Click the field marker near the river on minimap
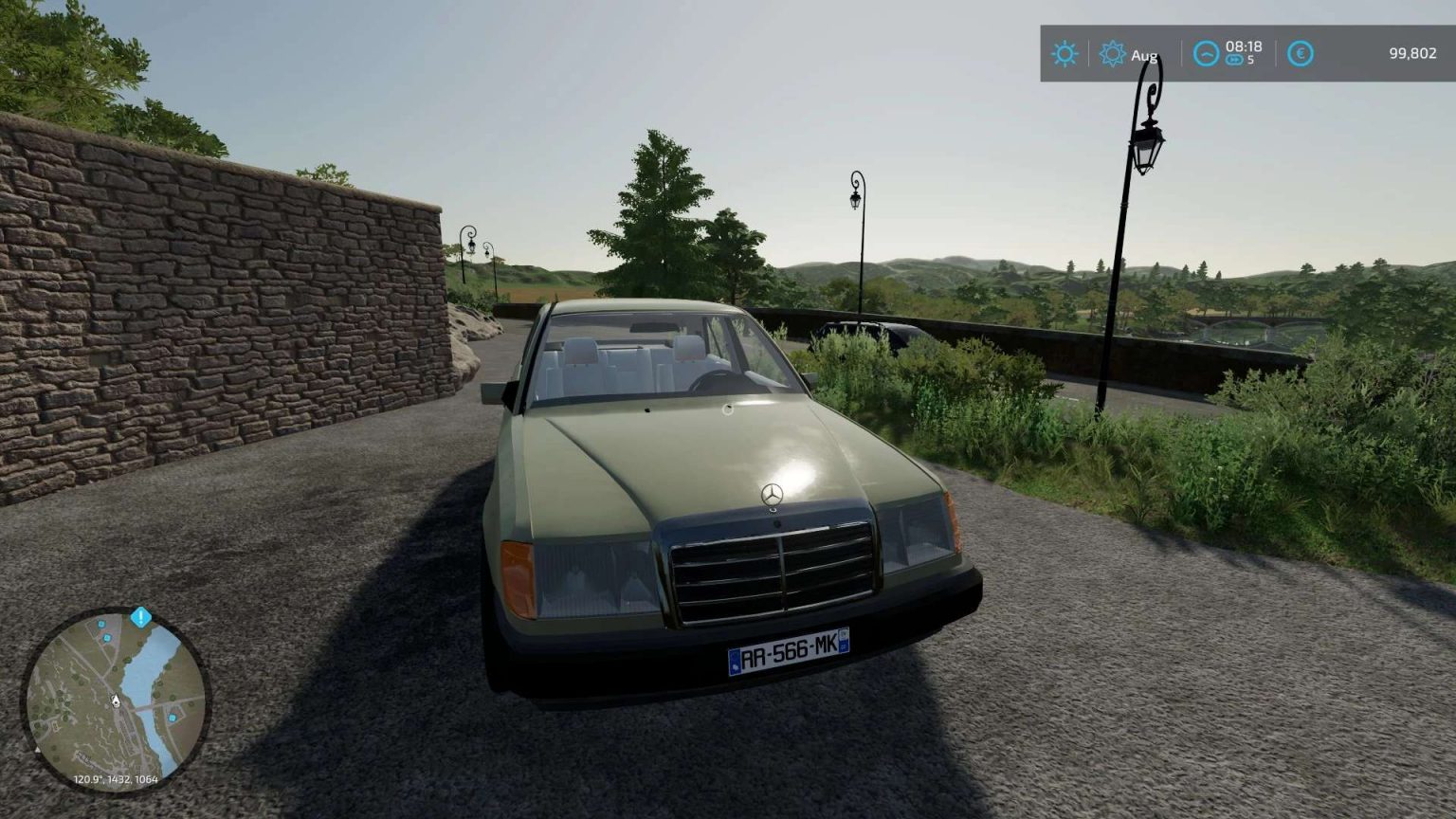 (x=173, y=717)
